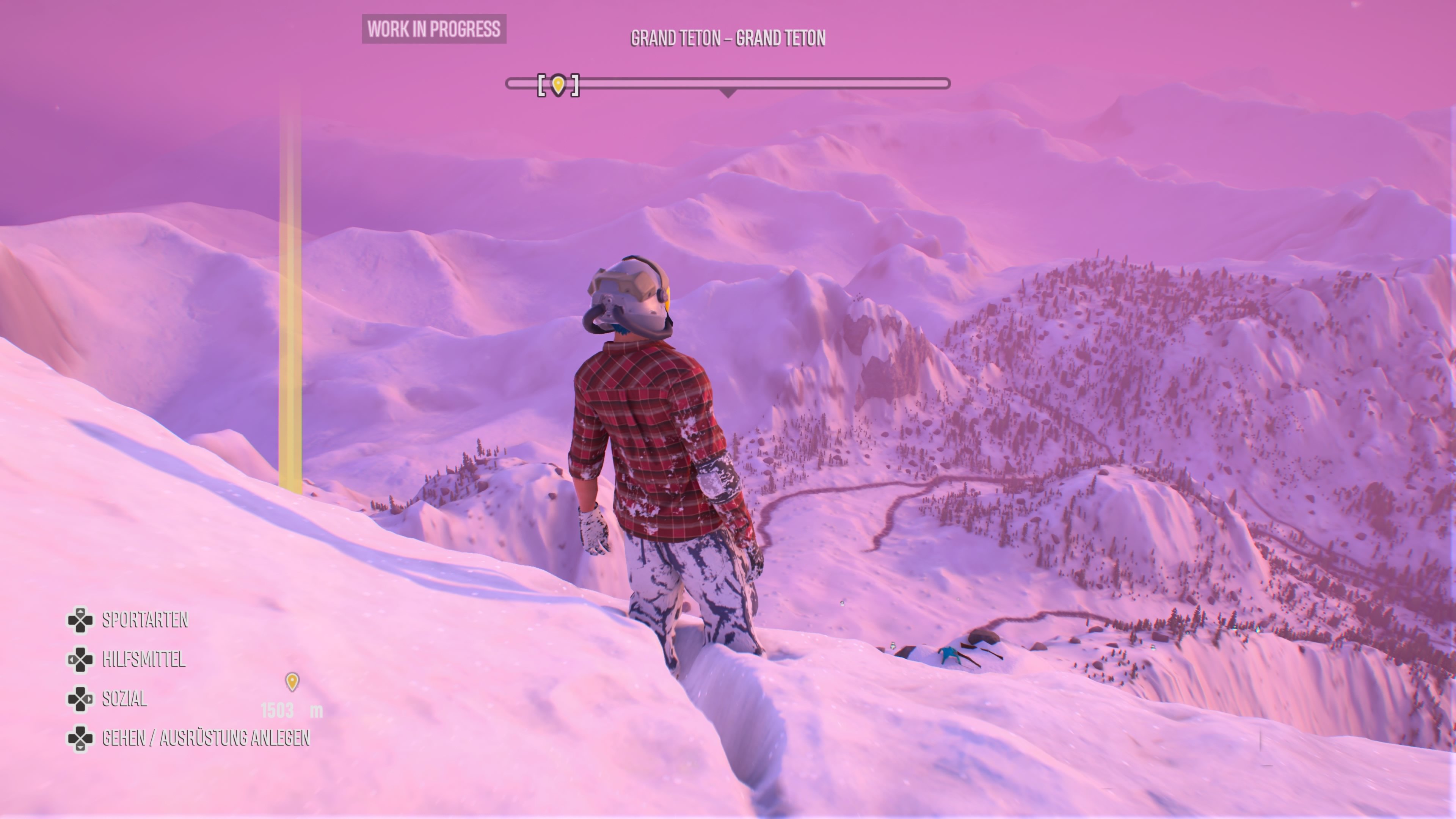Click the yellow waypoint pin above 1503 m
The image size is (1456, 819).
(292, 681)
